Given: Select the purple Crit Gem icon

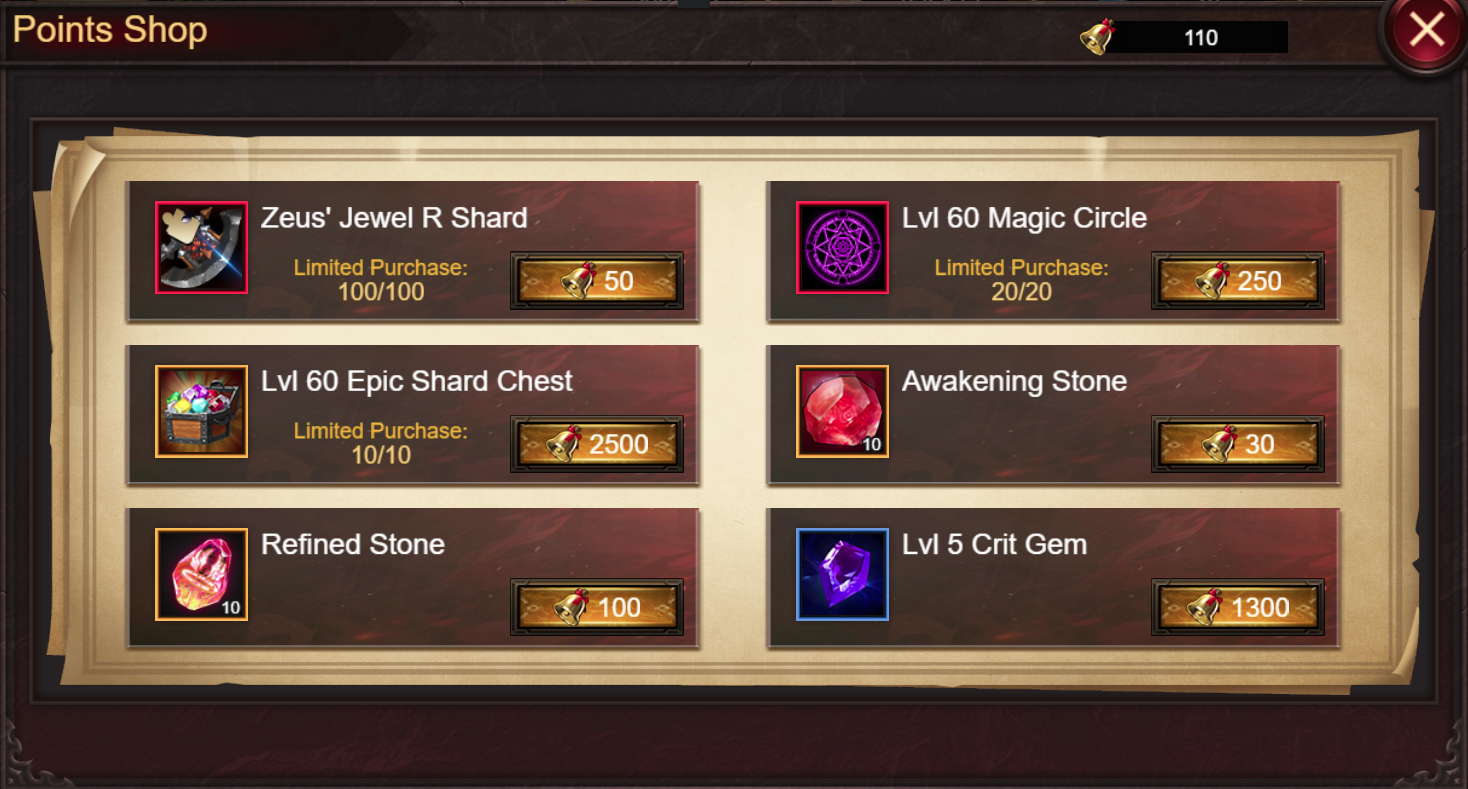Looking at the screenshot, I should point(842,574).
